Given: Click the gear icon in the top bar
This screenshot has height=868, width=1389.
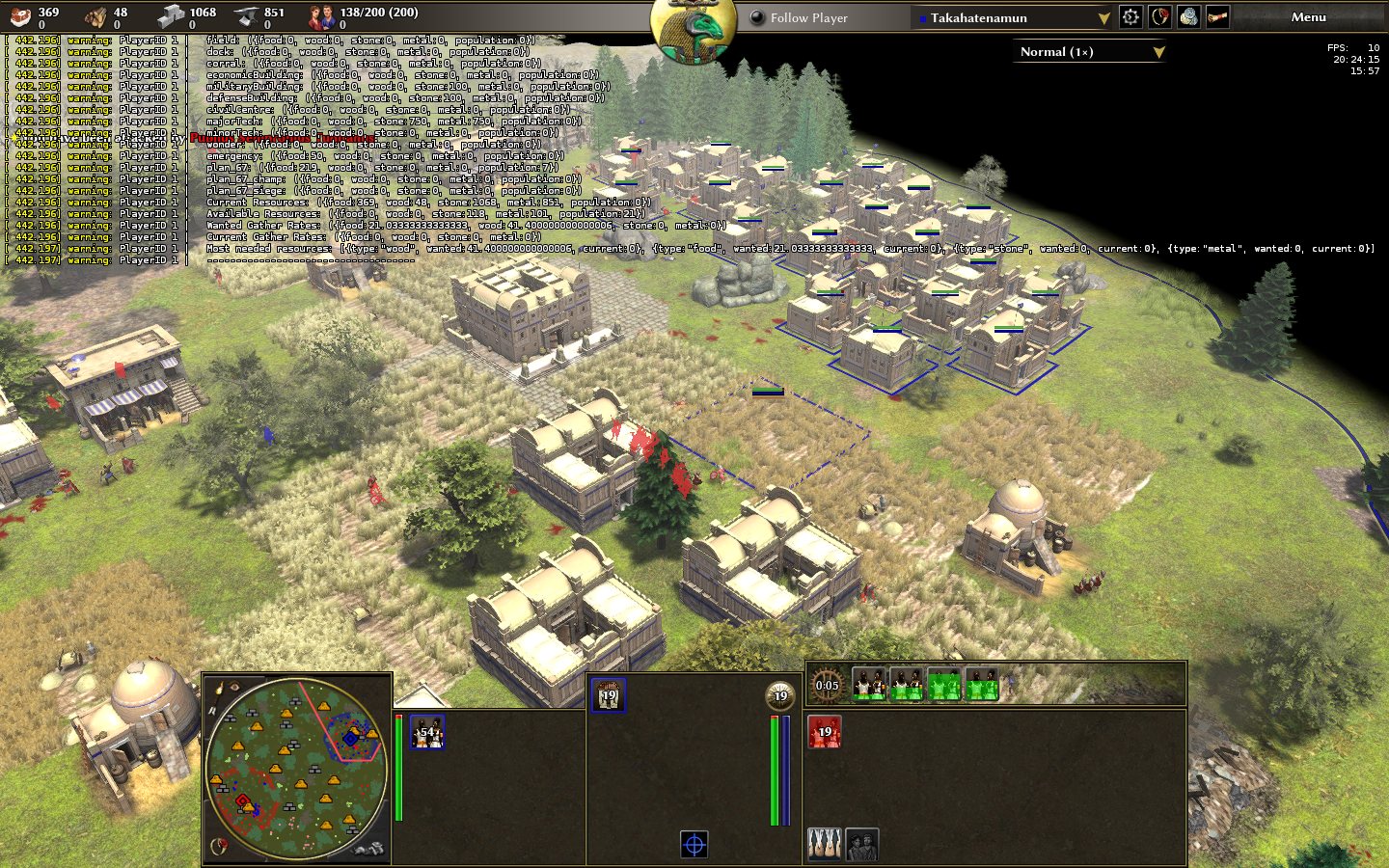Looking at the screenshot, I should [1130, 17].
